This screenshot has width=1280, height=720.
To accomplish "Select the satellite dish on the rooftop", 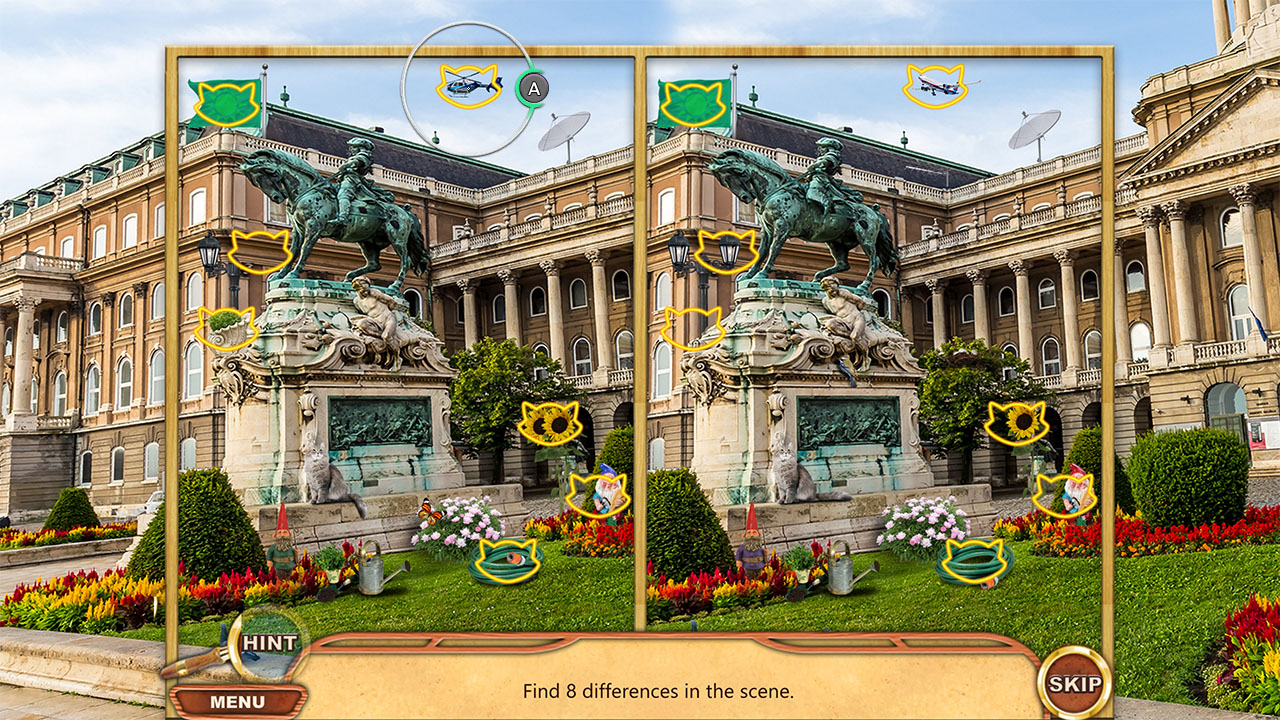I will (x=566, y=131).
